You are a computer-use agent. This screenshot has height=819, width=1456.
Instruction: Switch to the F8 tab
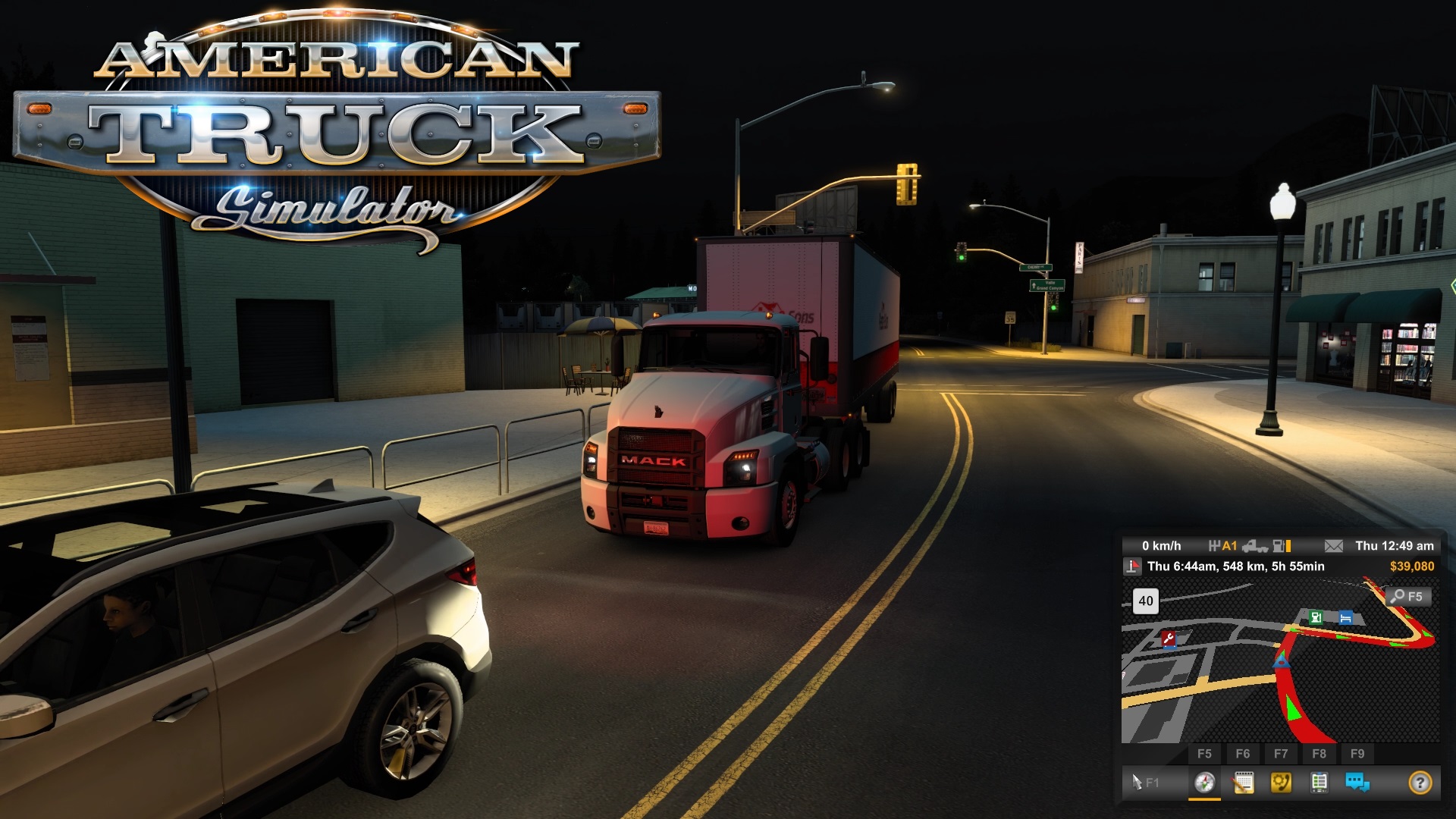[1320, 753]
